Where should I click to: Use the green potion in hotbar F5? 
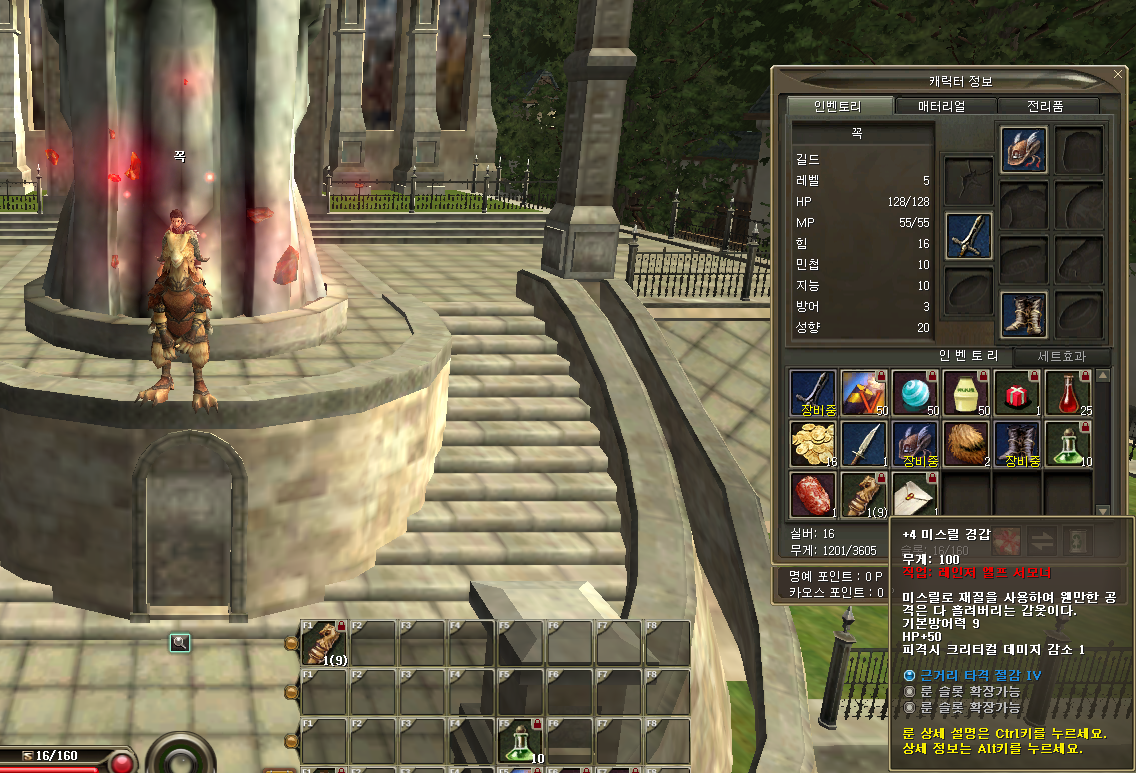[520, 742]
